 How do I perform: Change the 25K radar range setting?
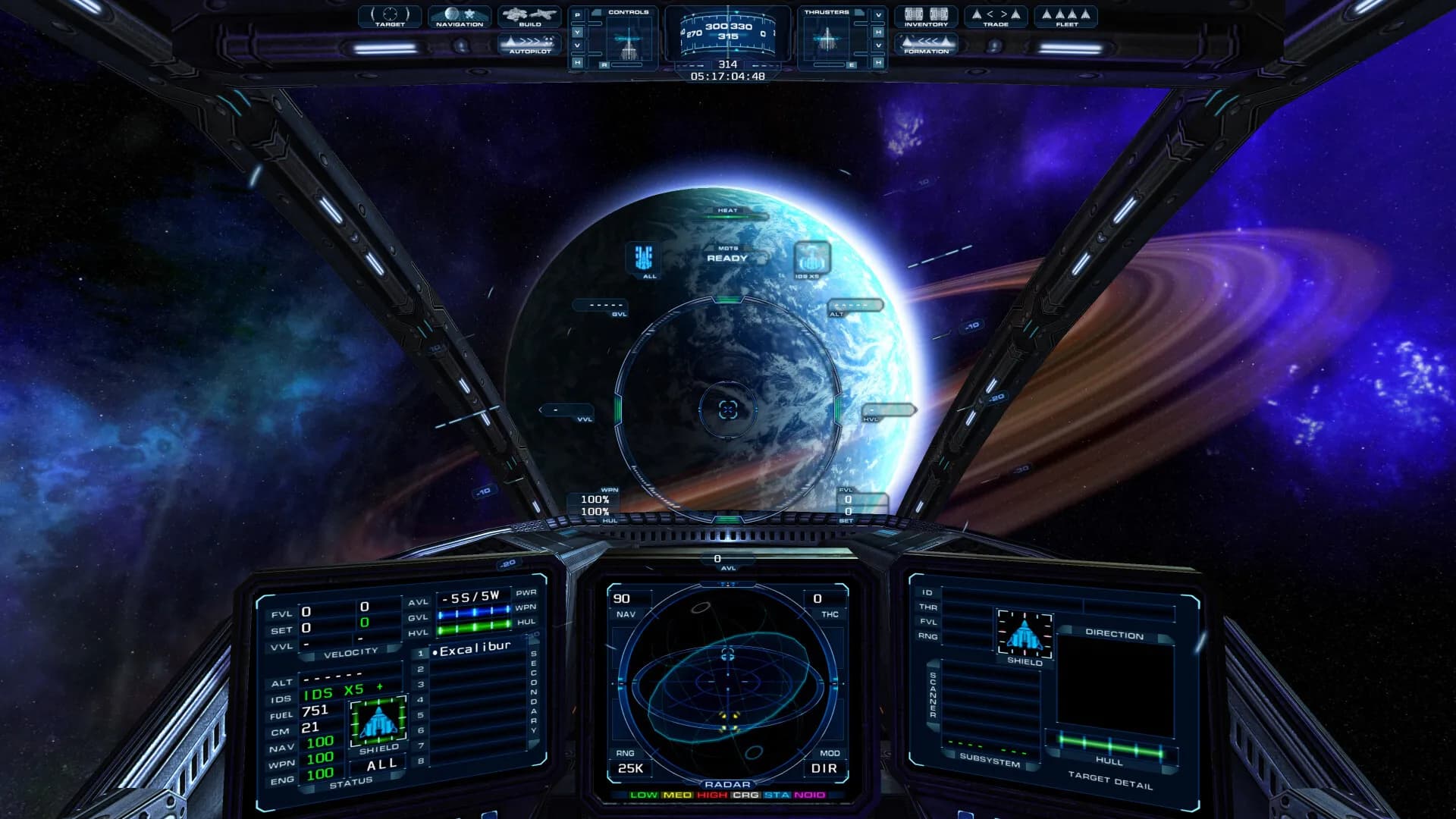(630, 768)
